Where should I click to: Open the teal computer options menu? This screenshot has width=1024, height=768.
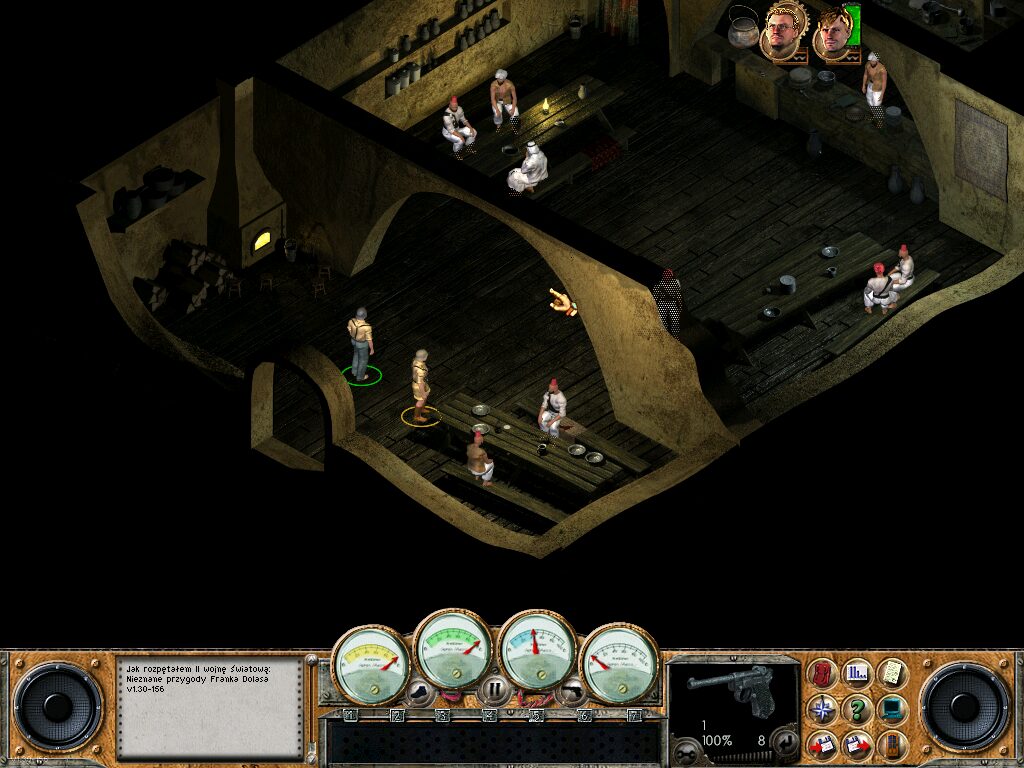891,710
